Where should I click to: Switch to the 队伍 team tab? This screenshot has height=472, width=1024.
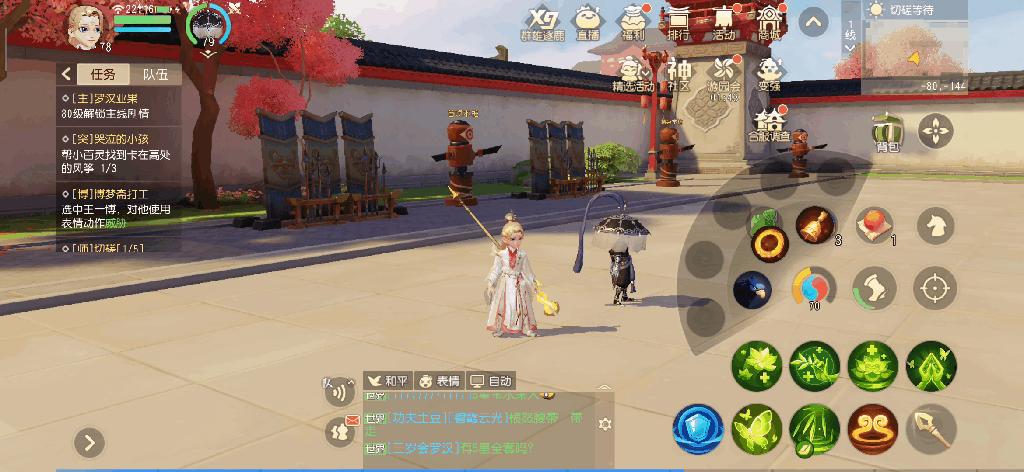pos(155,74)
